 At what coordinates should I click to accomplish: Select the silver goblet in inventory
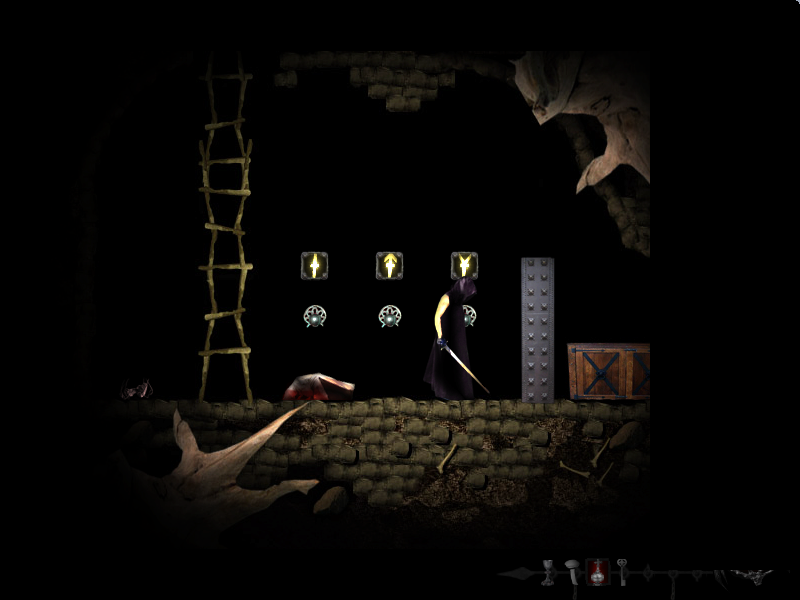coord(548,572)
